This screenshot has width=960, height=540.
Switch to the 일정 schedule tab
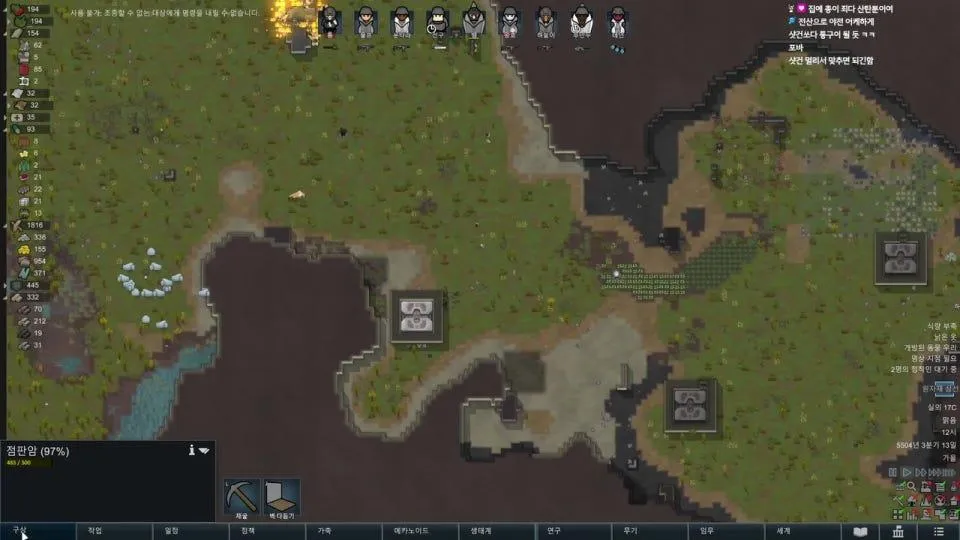(x=172, y=531)
